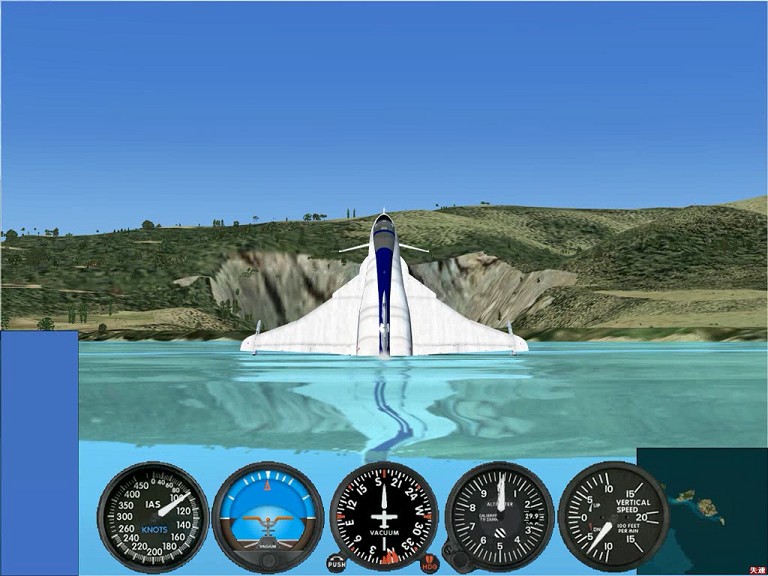Click the vertical speed indicator

[613, 515]
